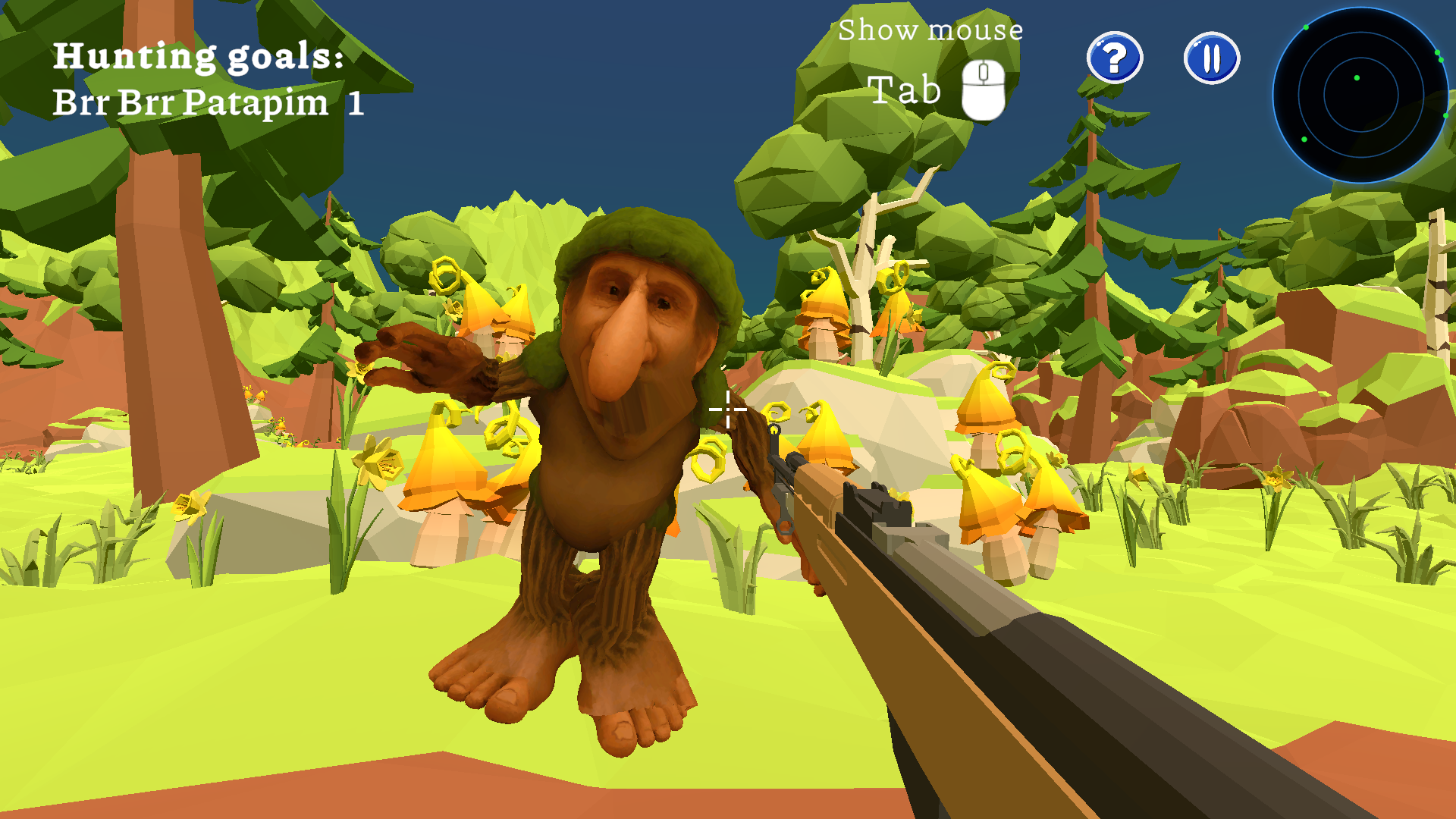The image size is (1456, 819).
Task: Click the radar's center blip
Action: point(1357,78)
